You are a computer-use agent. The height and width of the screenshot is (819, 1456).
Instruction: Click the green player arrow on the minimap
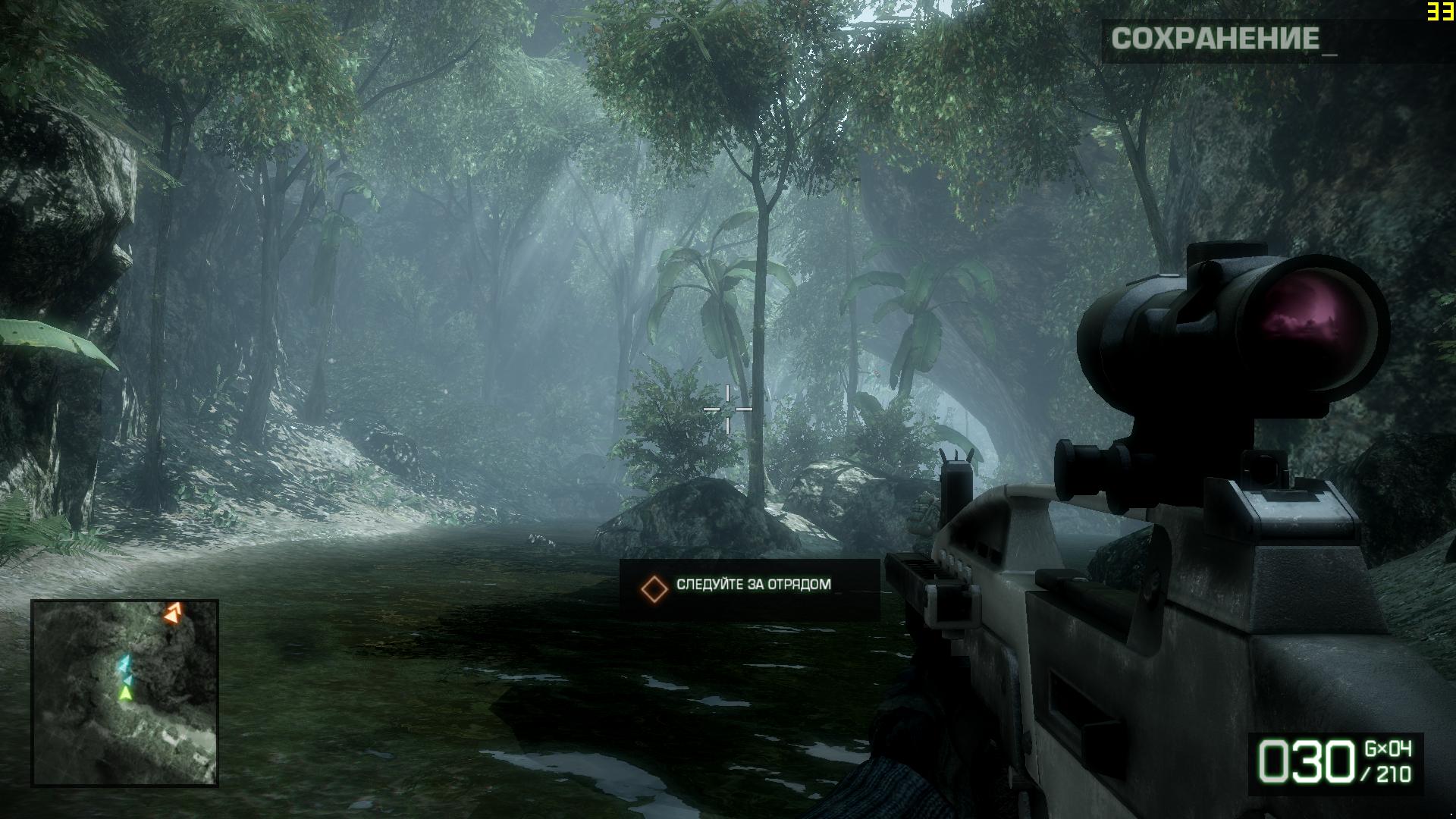(x=126, y=692)
